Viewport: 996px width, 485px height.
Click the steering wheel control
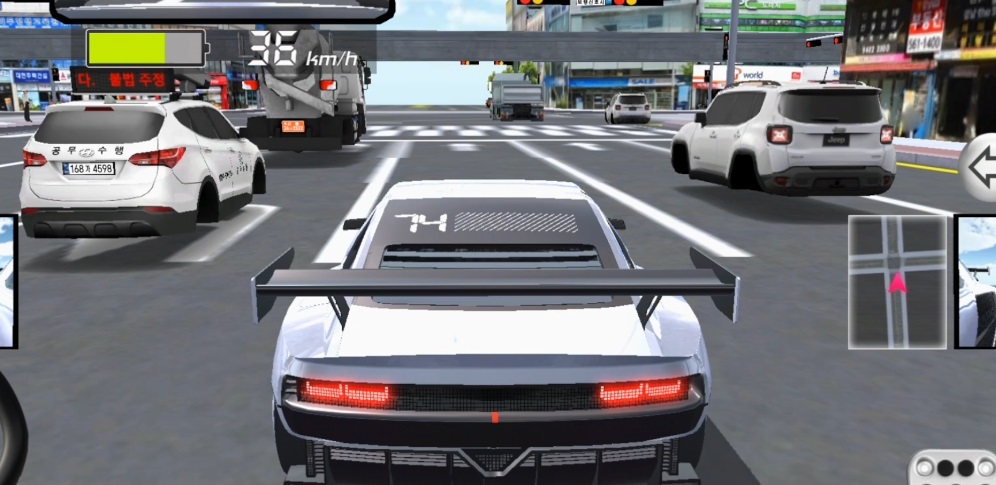pyautogui.click(x=12, y=428)
